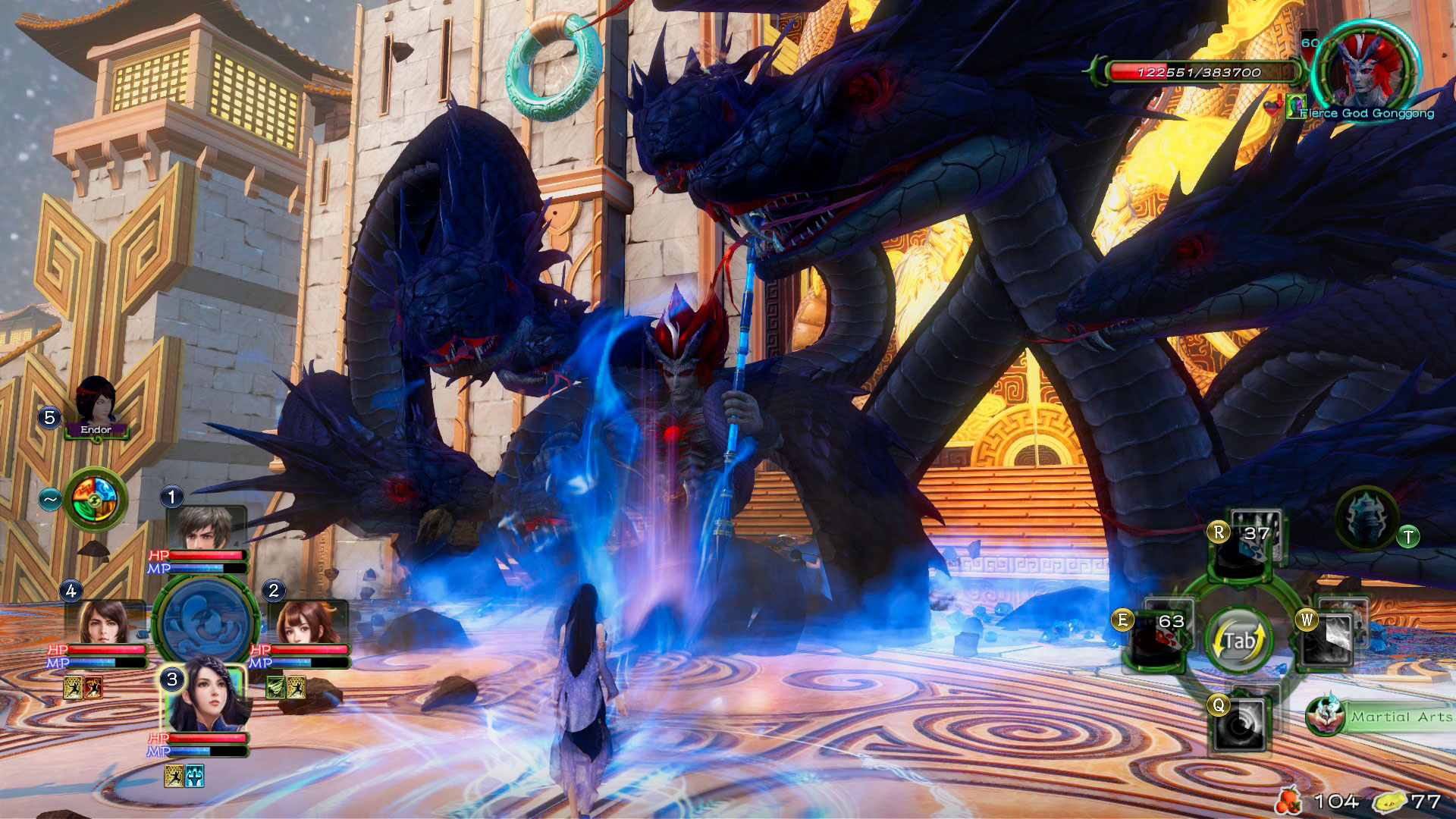The width and height of the screenshot is (1456, 819).
Task: Inspect the green claw buff under member 2
Action: (x=276, y=688)
